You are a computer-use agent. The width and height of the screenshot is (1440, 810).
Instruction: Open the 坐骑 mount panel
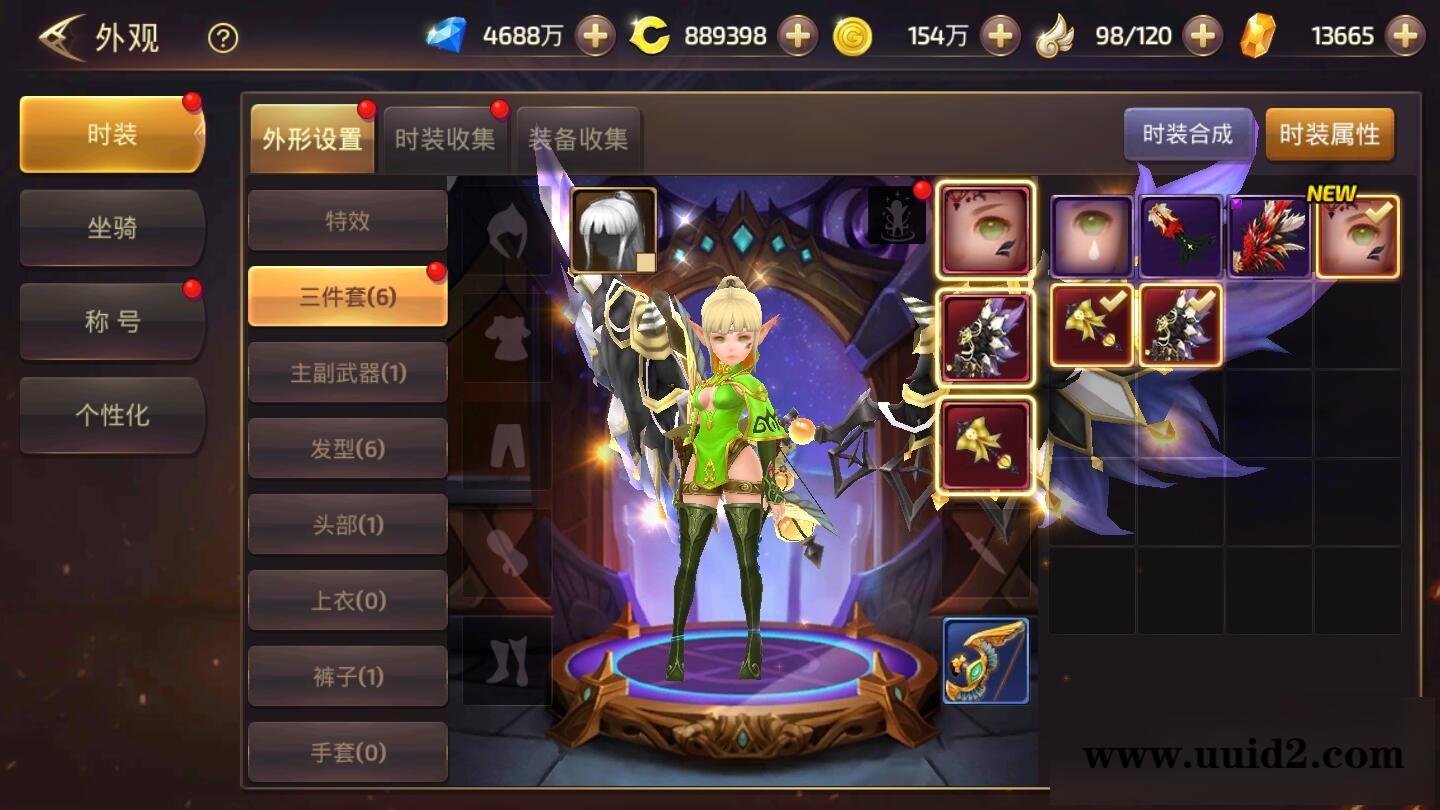pyautogui.click(x=111, y=227)
